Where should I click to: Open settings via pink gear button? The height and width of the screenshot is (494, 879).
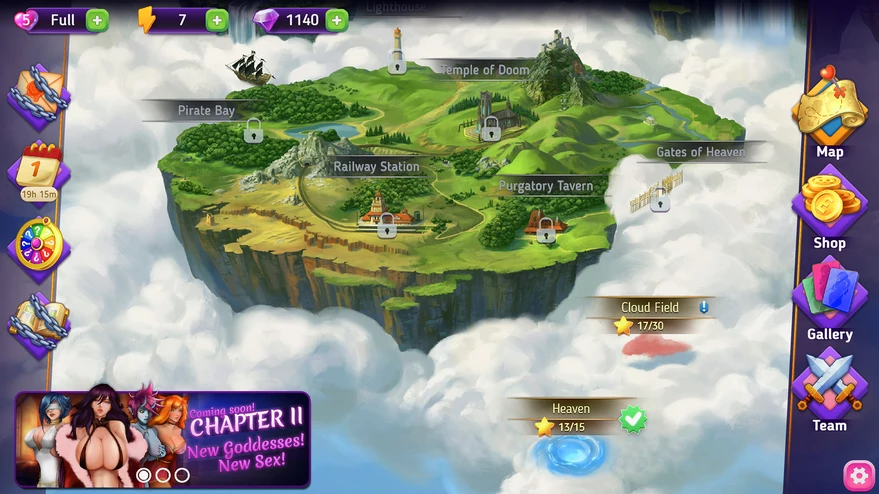tap(858, 473)
